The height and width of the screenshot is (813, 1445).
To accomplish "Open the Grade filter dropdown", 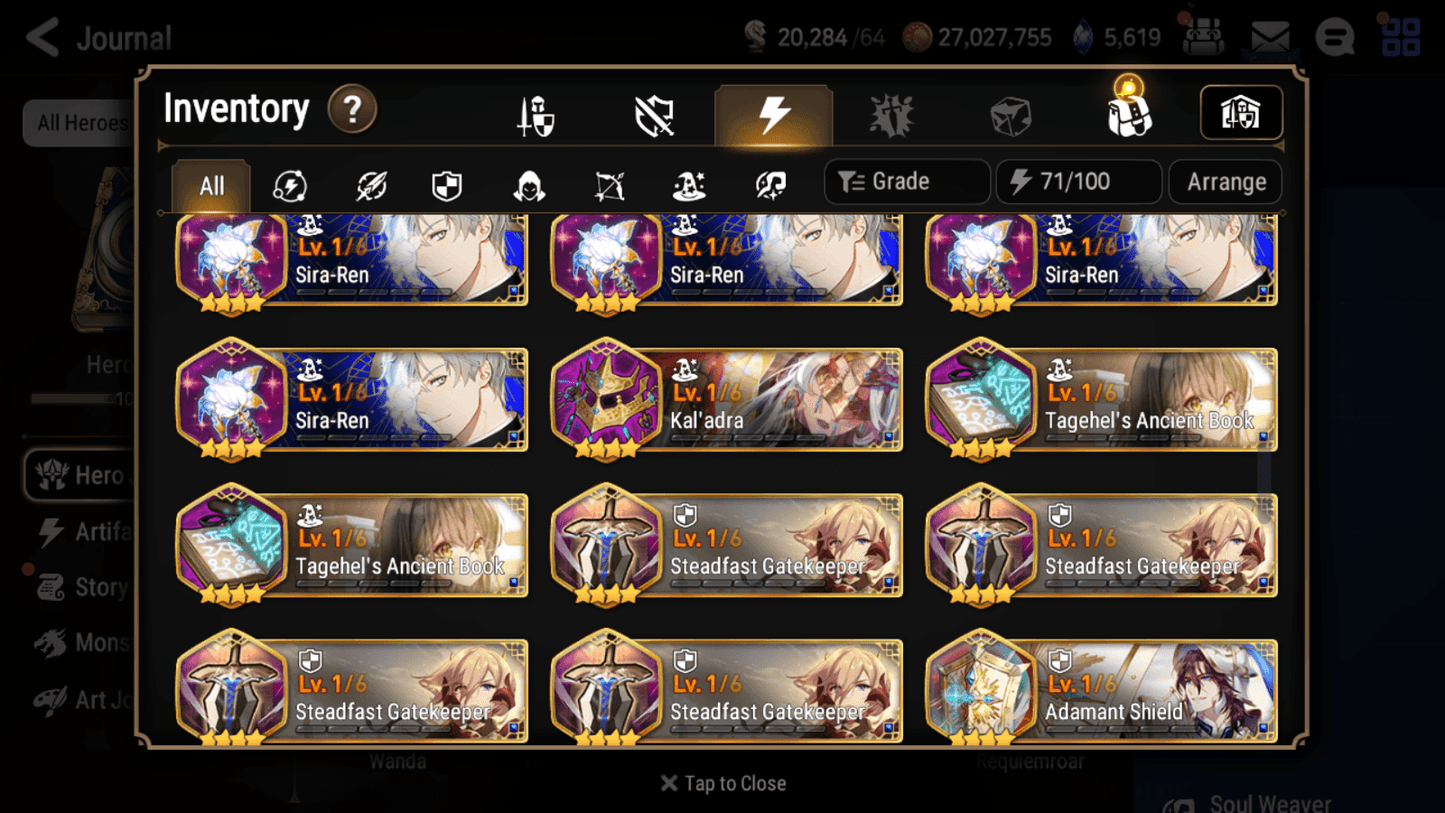I will point(906,181).
